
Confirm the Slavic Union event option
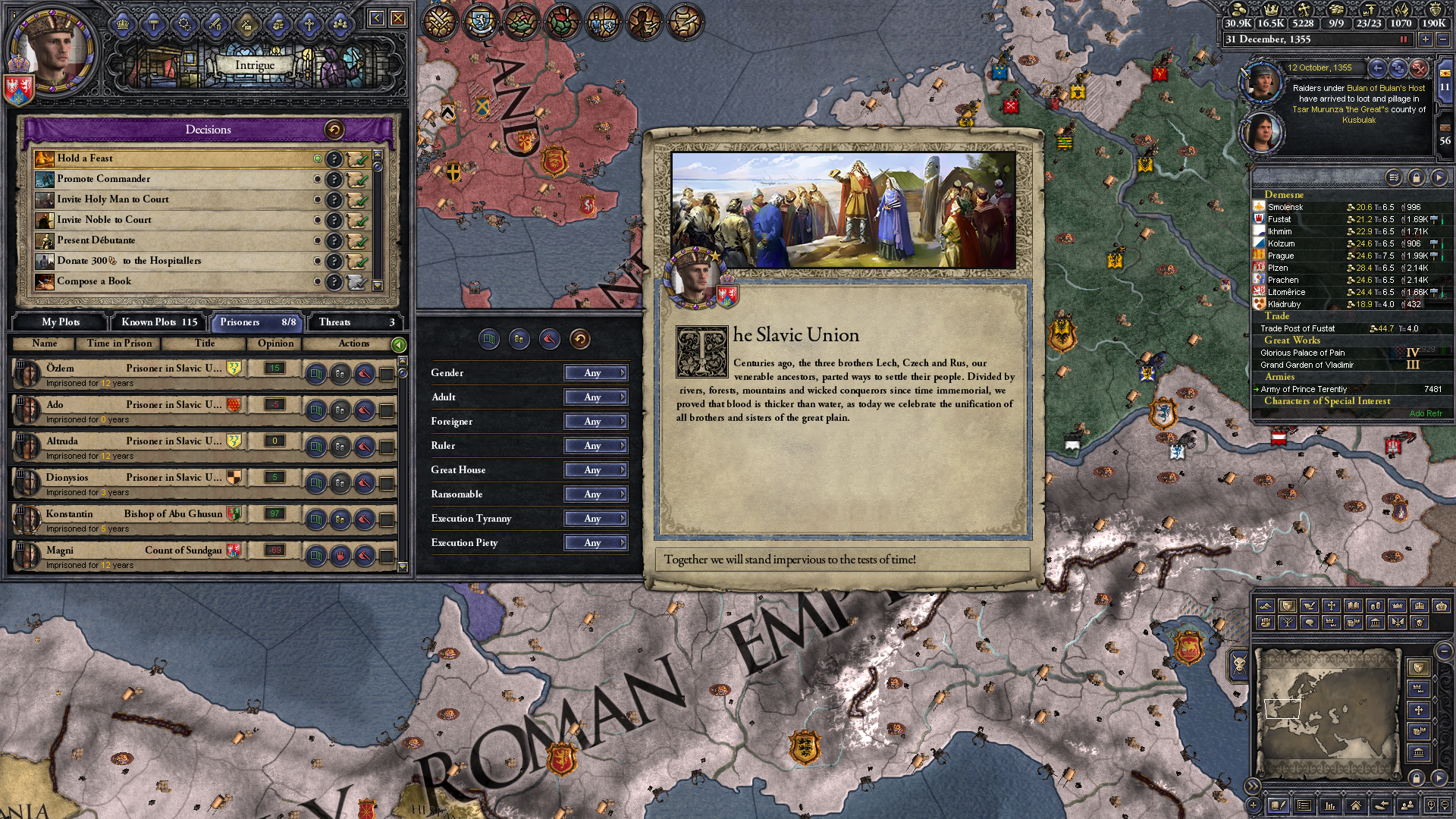click(x=842, y=560)
